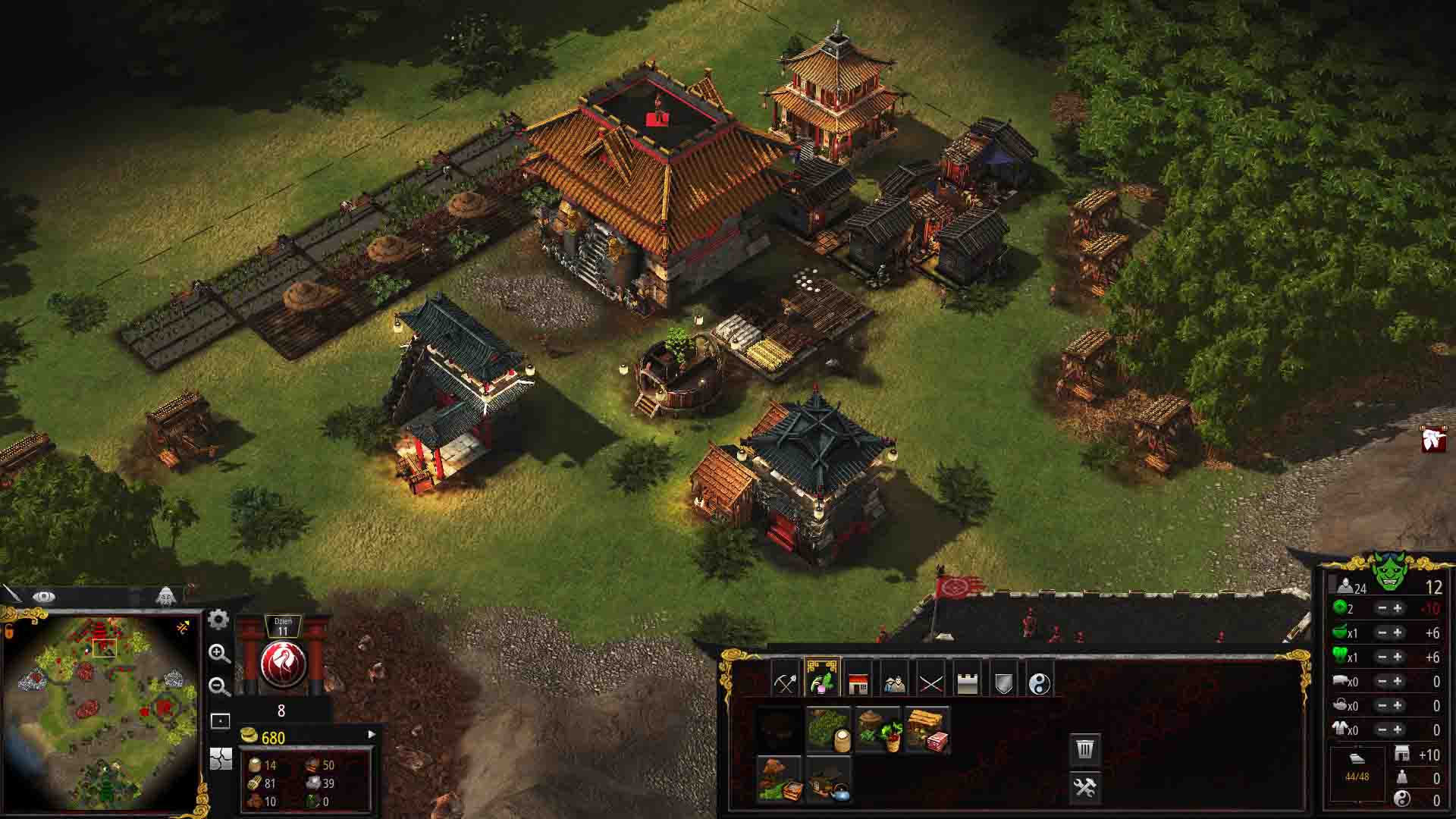Viewport: 1456px width, 819px height.
Task: Switch to the town buildings tab with red-roofed house
Action: coord(858,682)
